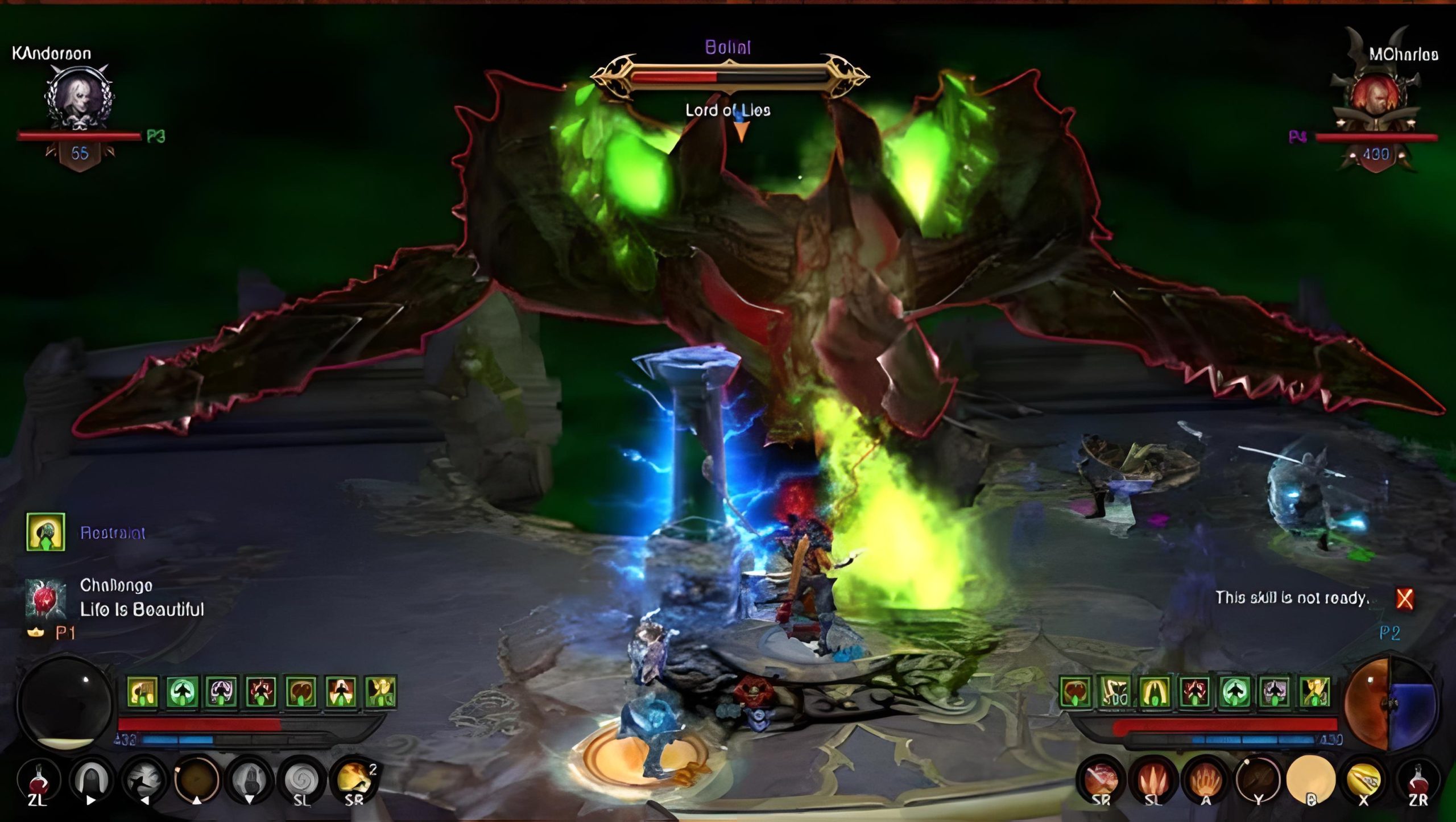The image size is (1456, 822).
Task: Activate P1's grey spiral skill
Action: pos(302,779)
